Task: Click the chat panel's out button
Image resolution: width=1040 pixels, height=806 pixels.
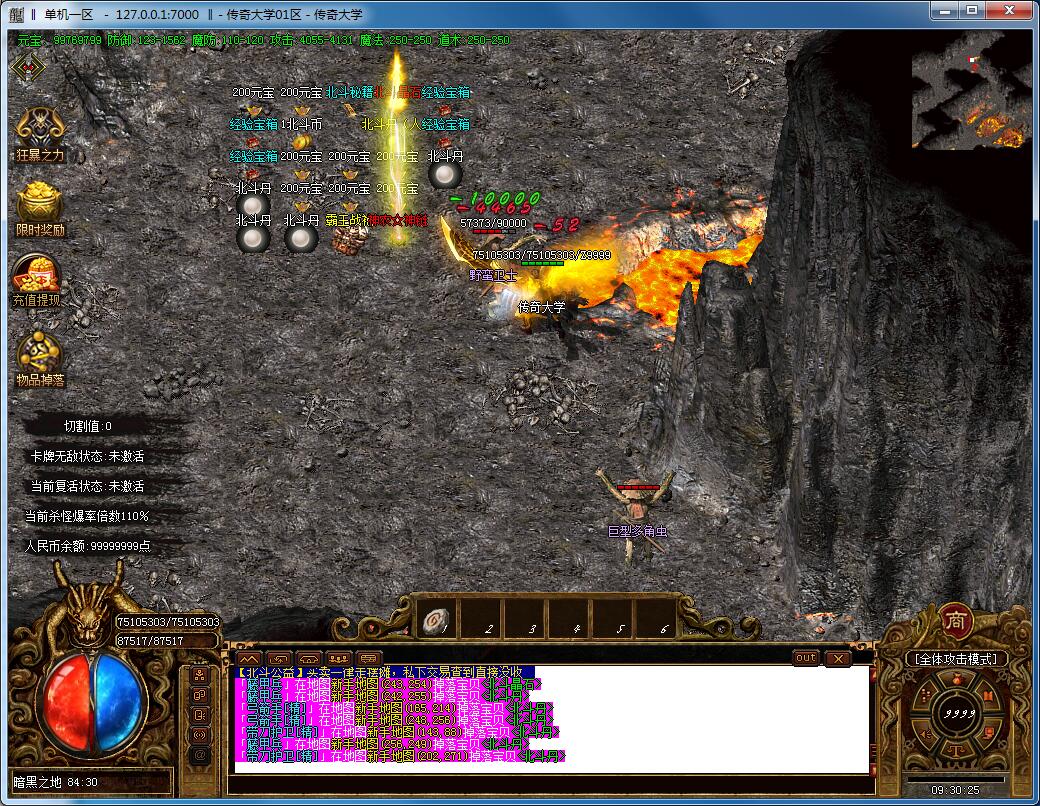Action: tap(805, 657)
